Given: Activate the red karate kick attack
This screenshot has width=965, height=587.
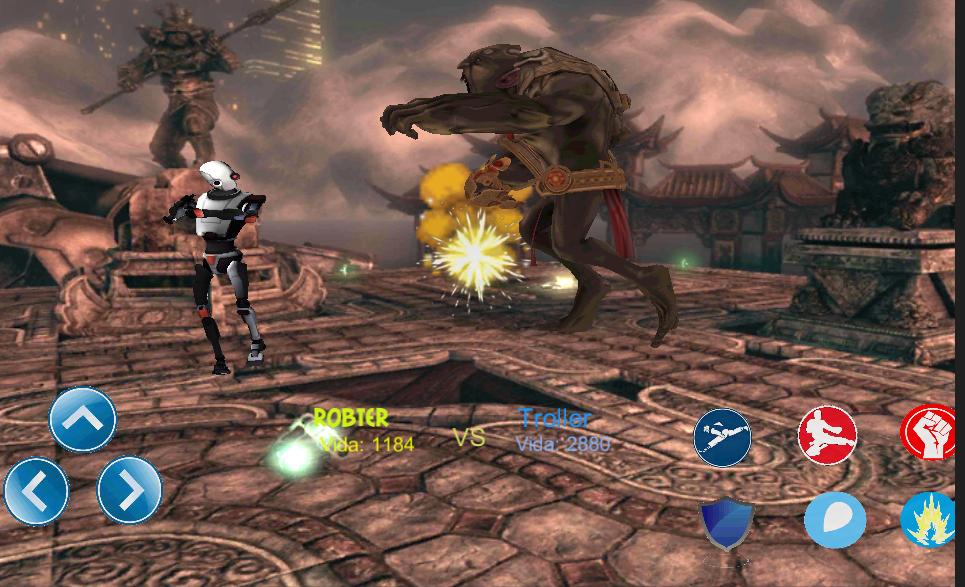Looking at the screenshot, I should pyautogui.click(x=827, y=435).
